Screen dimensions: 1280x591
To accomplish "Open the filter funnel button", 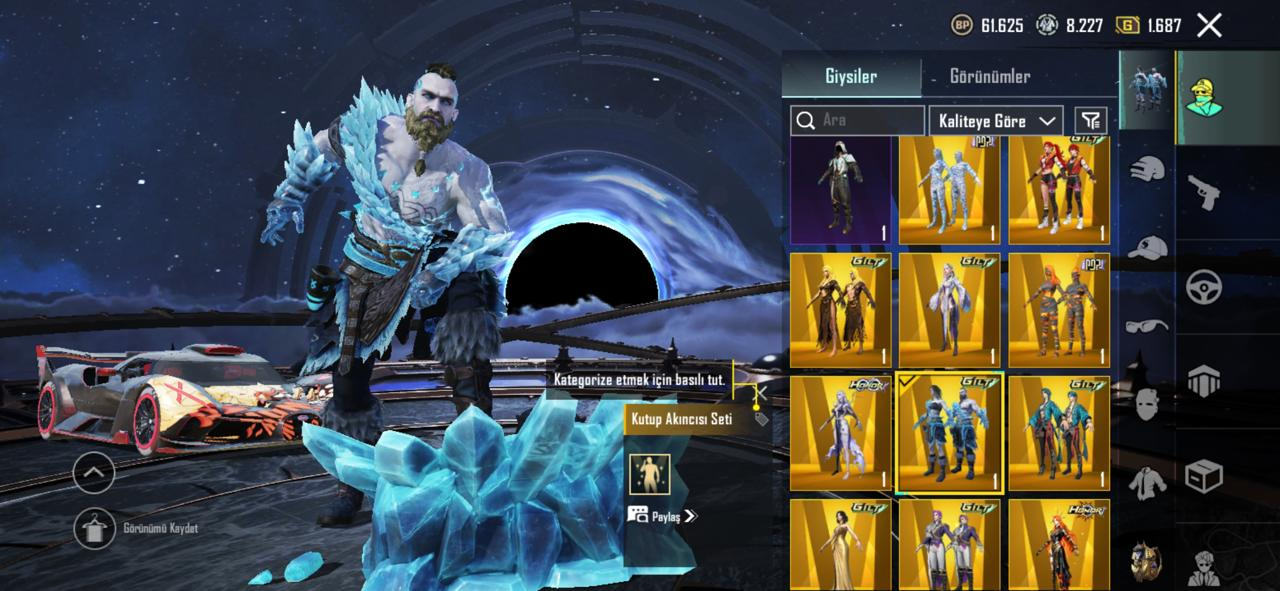I will coord(1090,120).
